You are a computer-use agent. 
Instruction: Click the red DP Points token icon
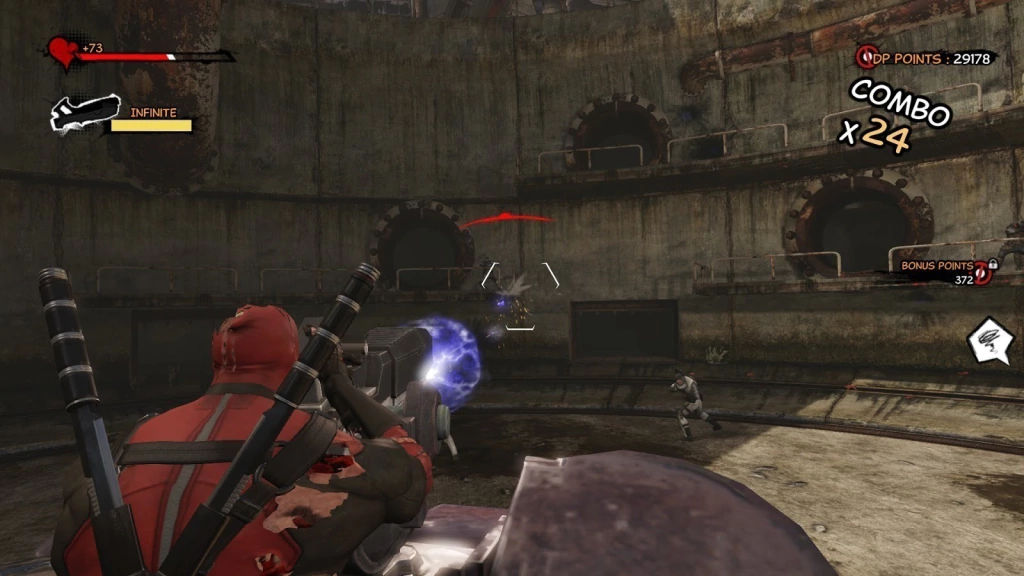tap(866, 57)
